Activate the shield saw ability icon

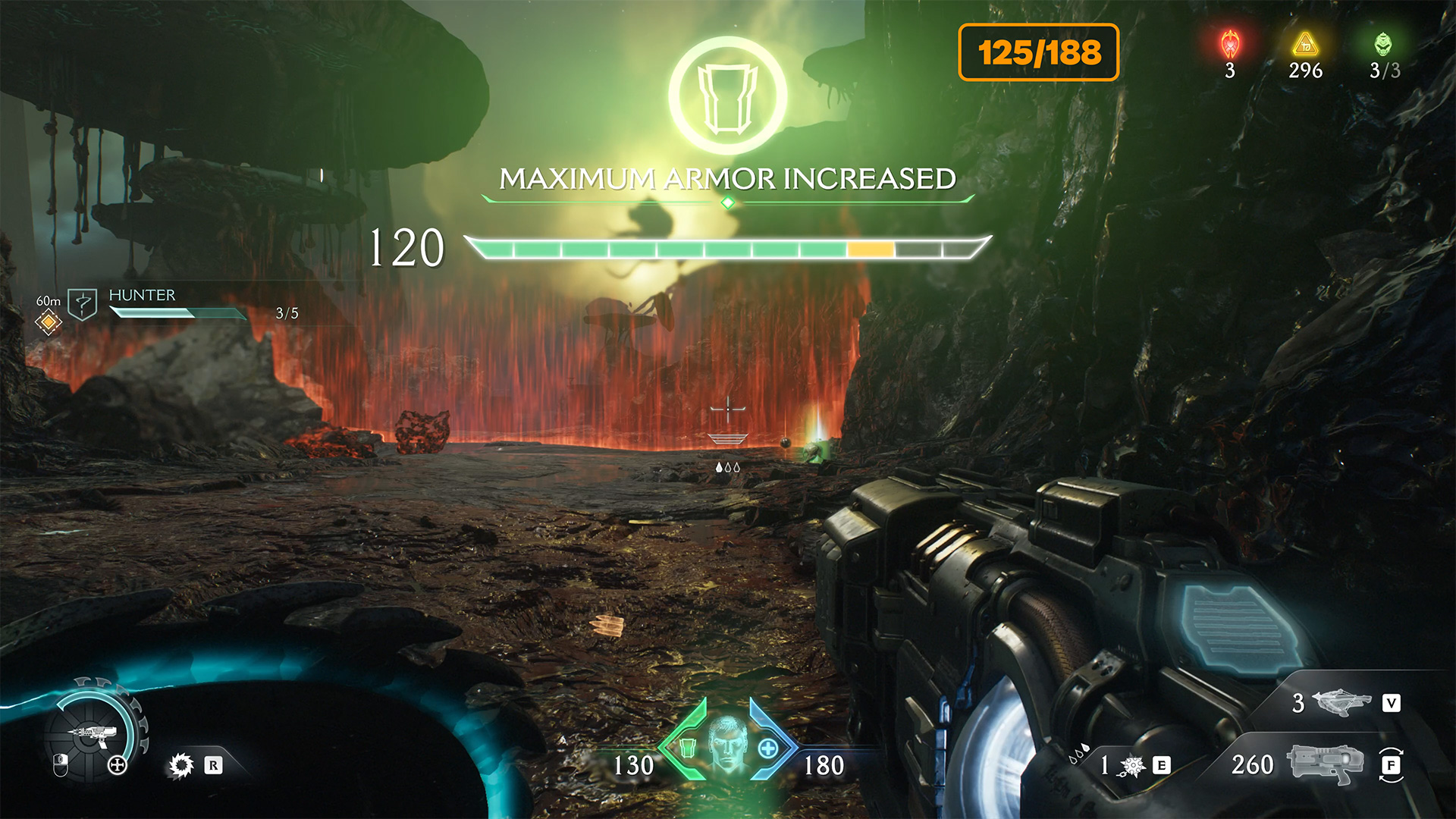click(x=181, y=765)
